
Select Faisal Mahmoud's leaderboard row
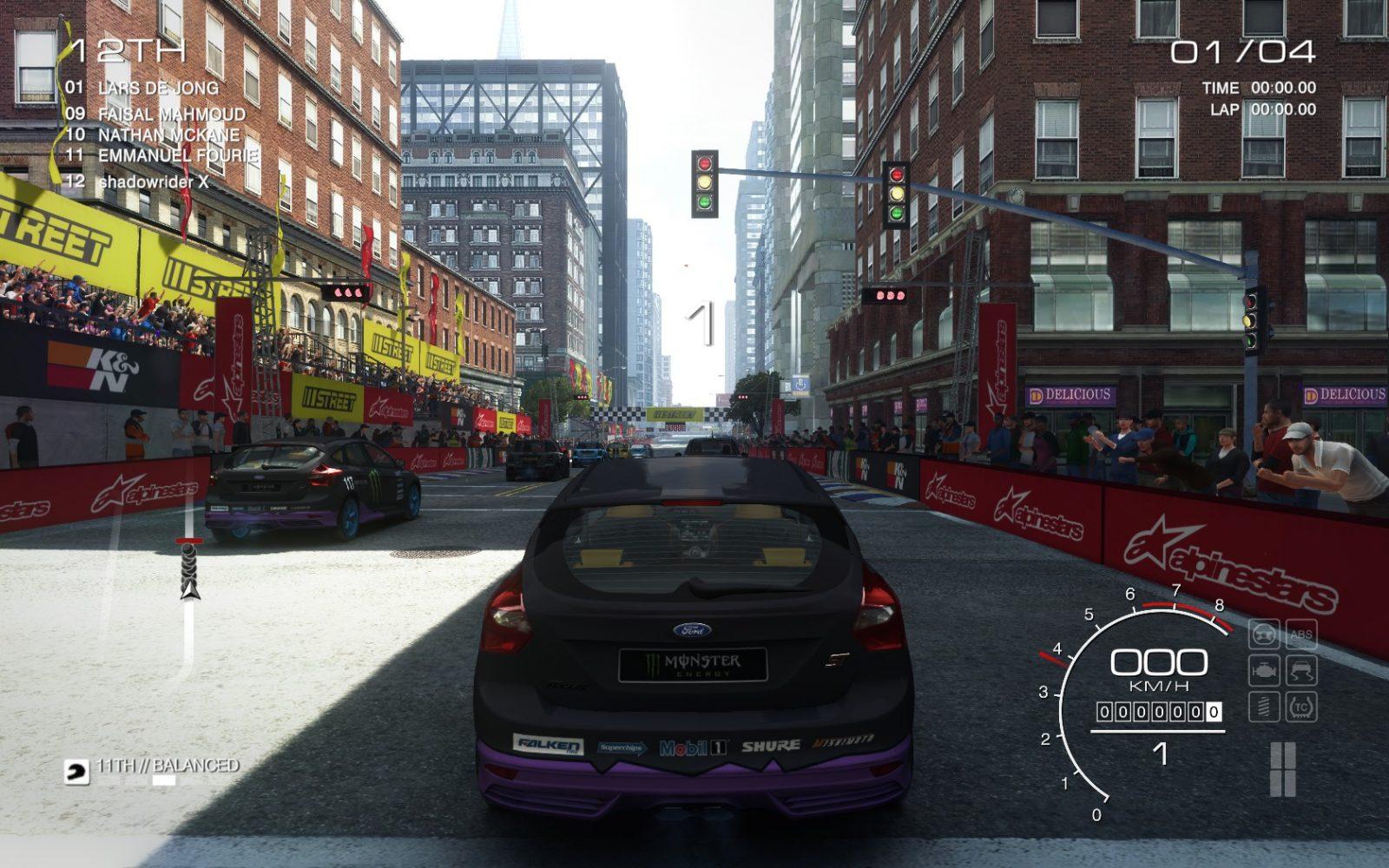(x=171, y=114)
